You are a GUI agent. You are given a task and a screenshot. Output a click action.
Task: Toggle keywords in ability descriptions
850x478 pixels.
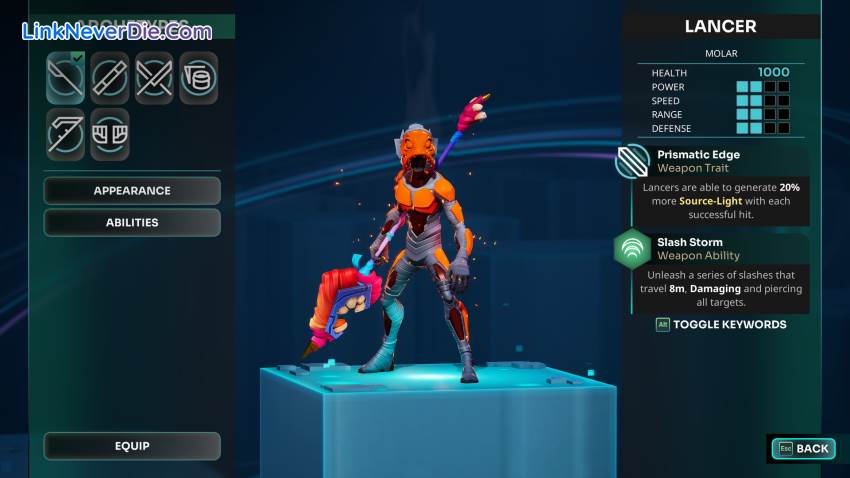[720, 324]
